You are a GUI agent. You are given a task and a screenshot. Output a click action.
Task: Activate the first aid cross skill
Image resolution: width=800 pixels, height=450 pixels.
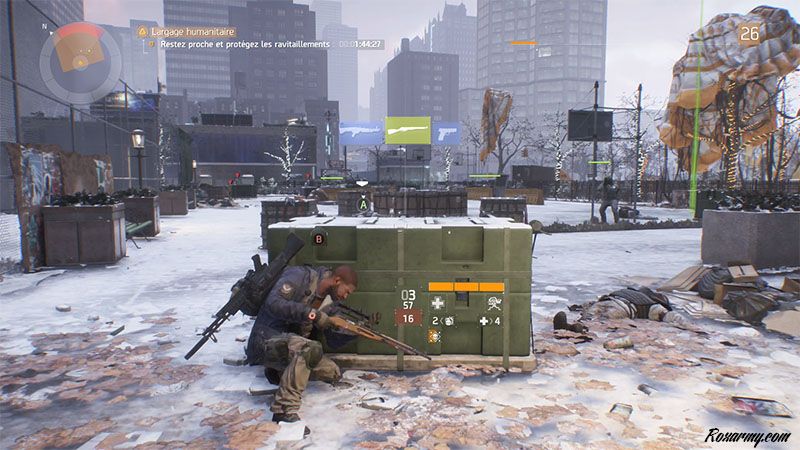coord(436,302)
